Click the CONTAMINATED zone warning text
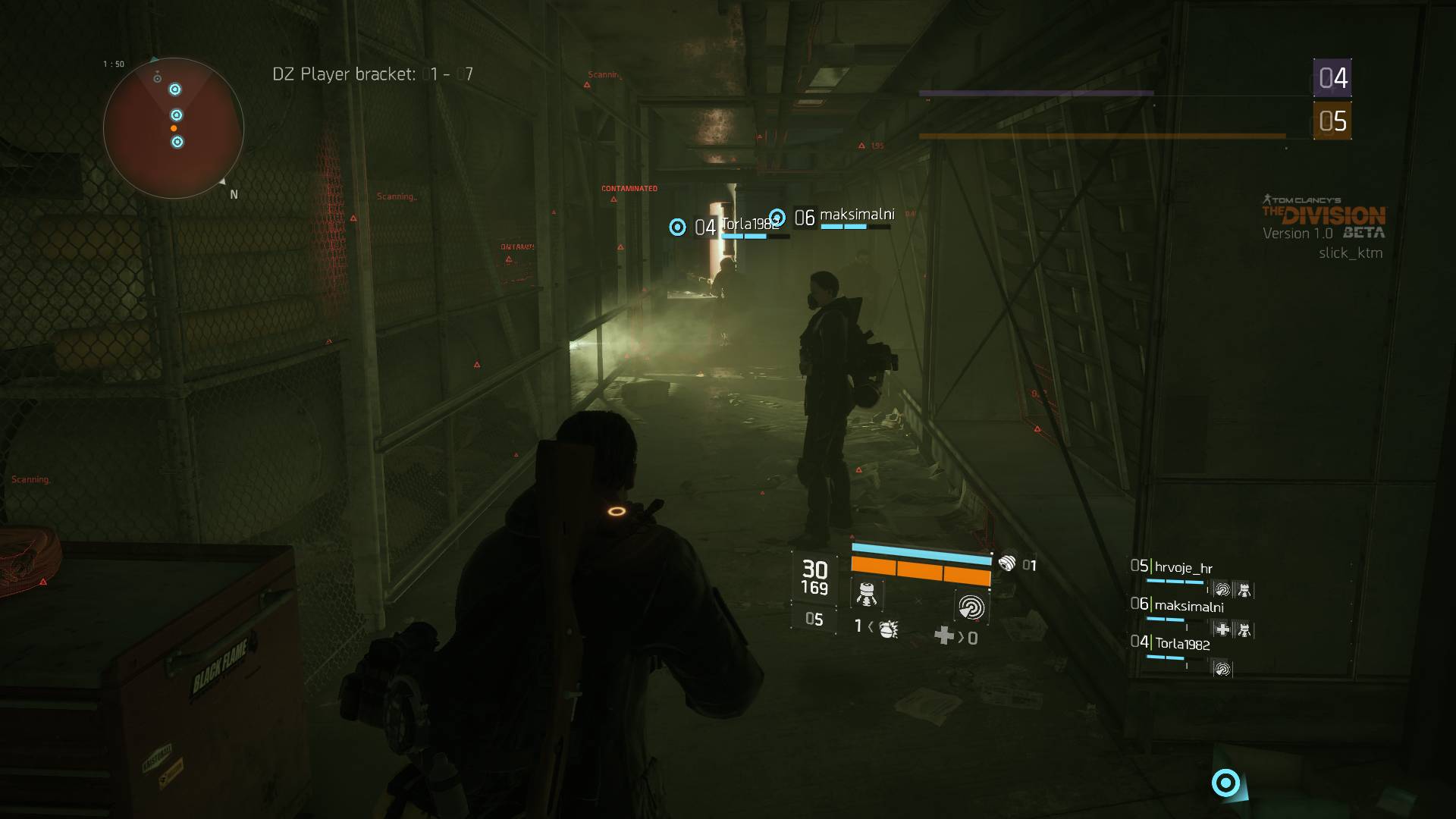 (x=629, y=187)
